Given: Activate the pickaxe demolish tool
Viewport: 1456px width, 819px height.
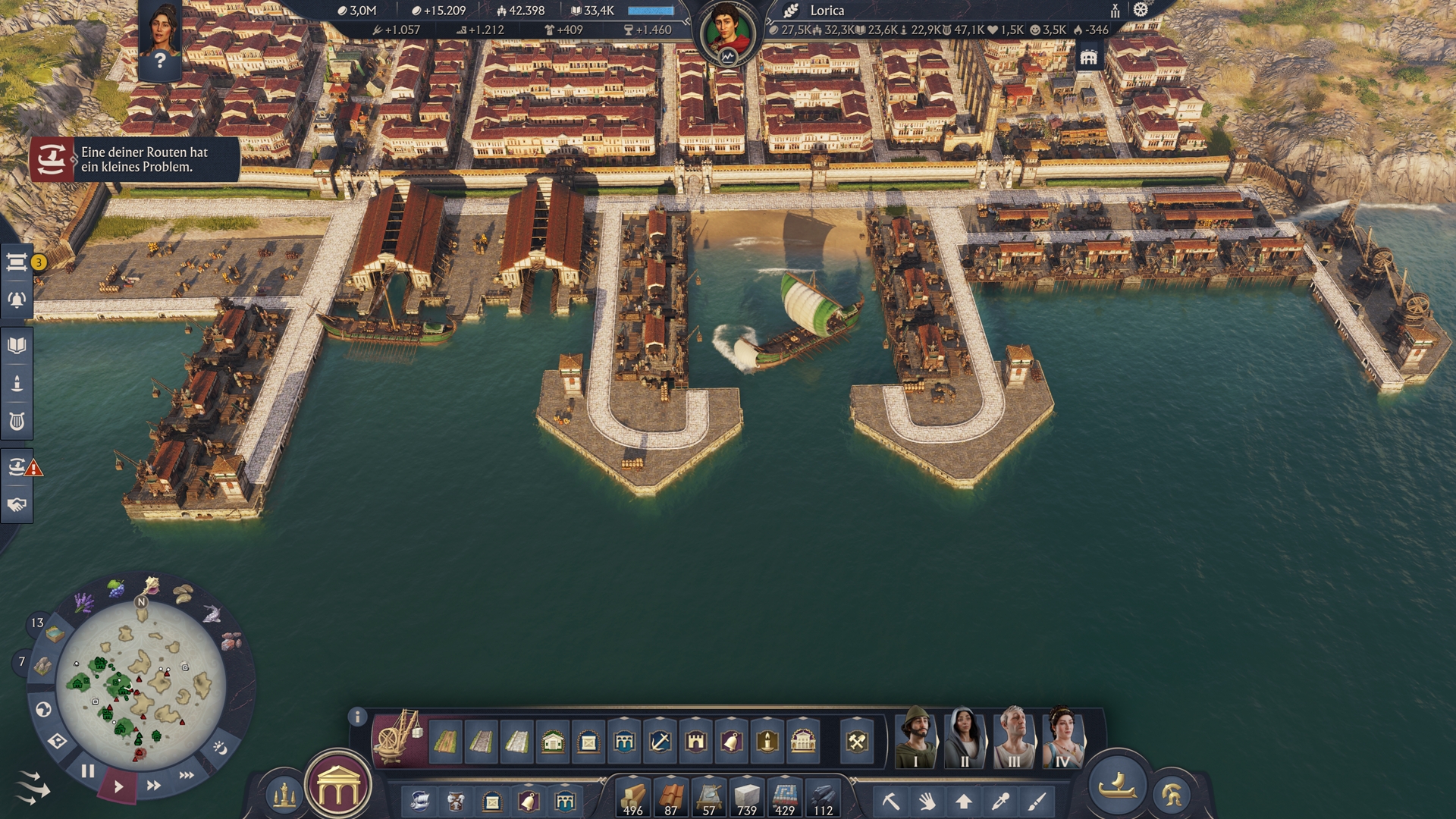Looking at the screenshot, I should 891,801.
